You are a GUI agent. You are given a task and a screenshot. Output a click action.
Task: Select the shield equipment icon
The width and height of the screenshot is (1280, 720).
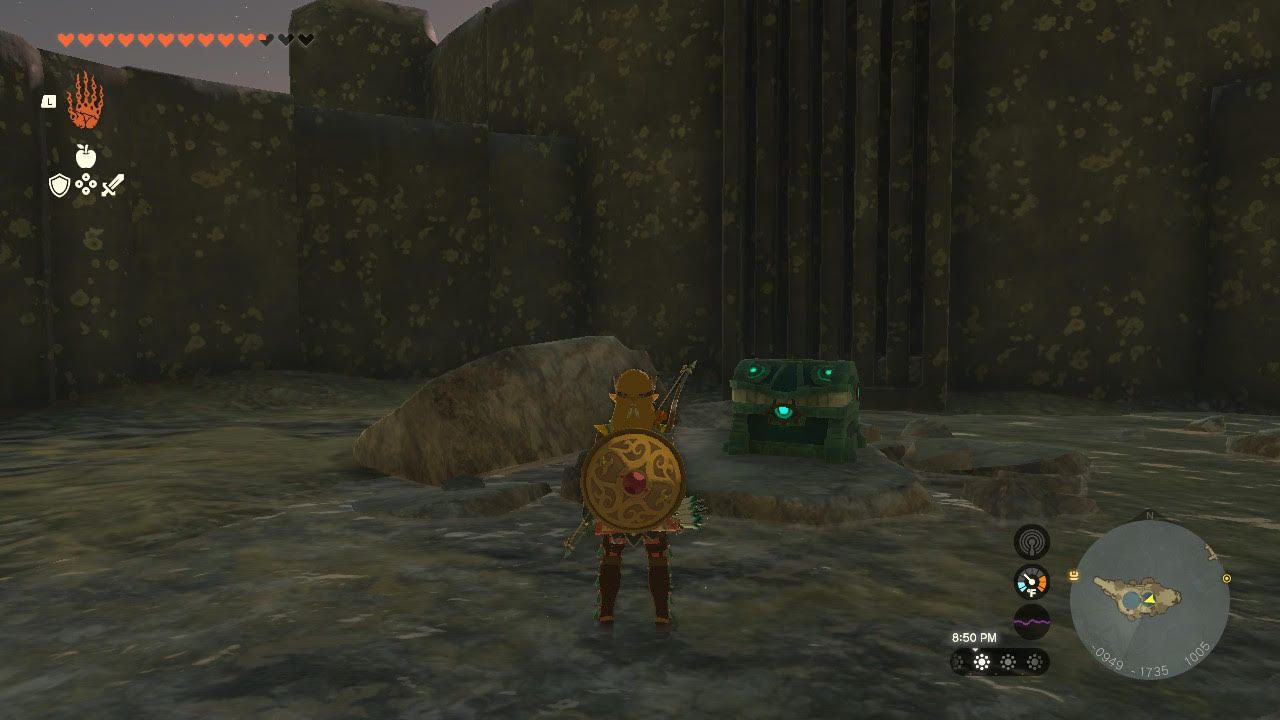coord(60,185)
